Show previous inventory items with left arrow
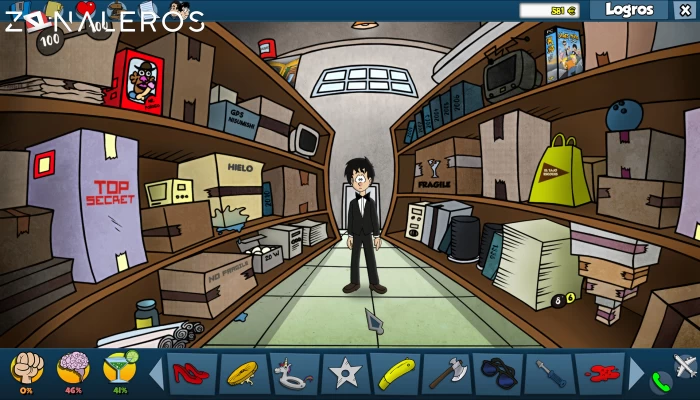Viewport: 700px width, 400px height. [x=156, y=373]
